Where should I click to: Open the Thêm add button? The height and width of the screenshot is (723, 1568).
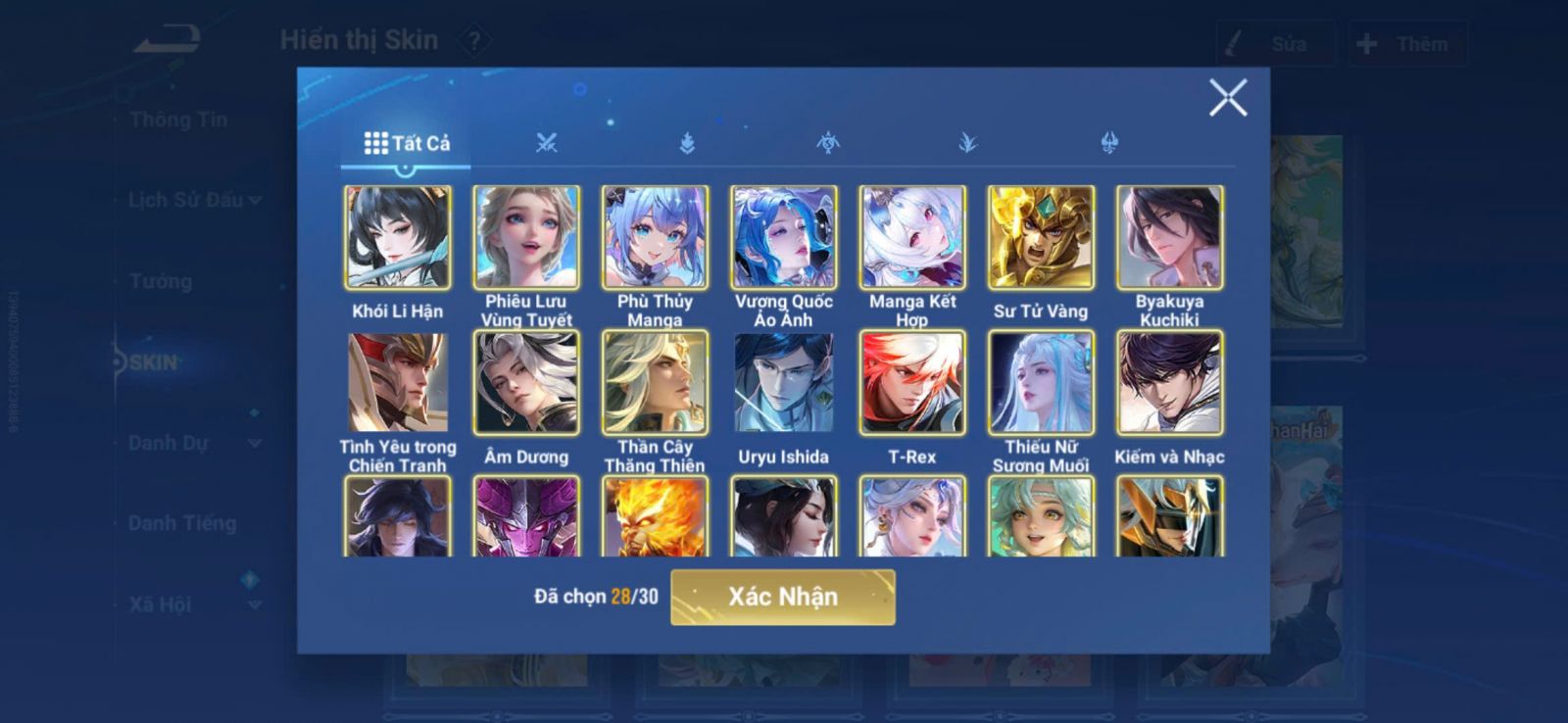tap(1406, 44)
